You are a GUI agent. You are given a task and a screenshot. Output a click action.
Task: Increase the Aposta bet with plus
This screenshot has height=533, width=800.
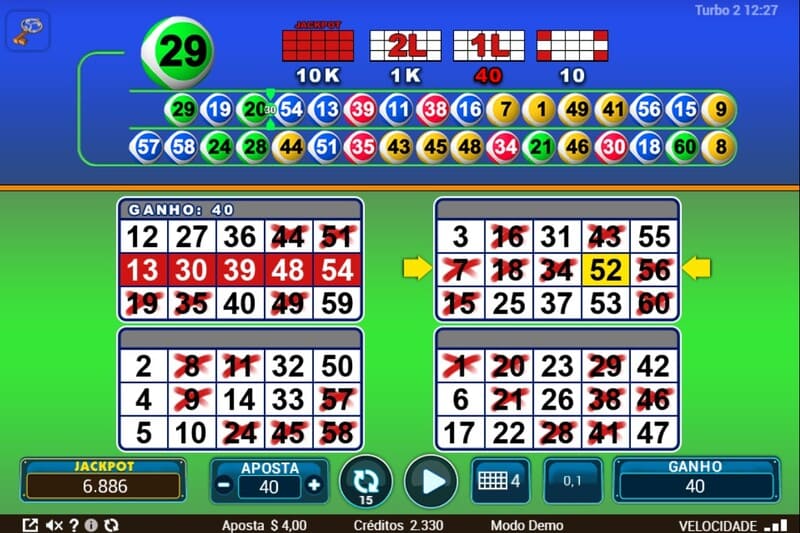(314, 486)
